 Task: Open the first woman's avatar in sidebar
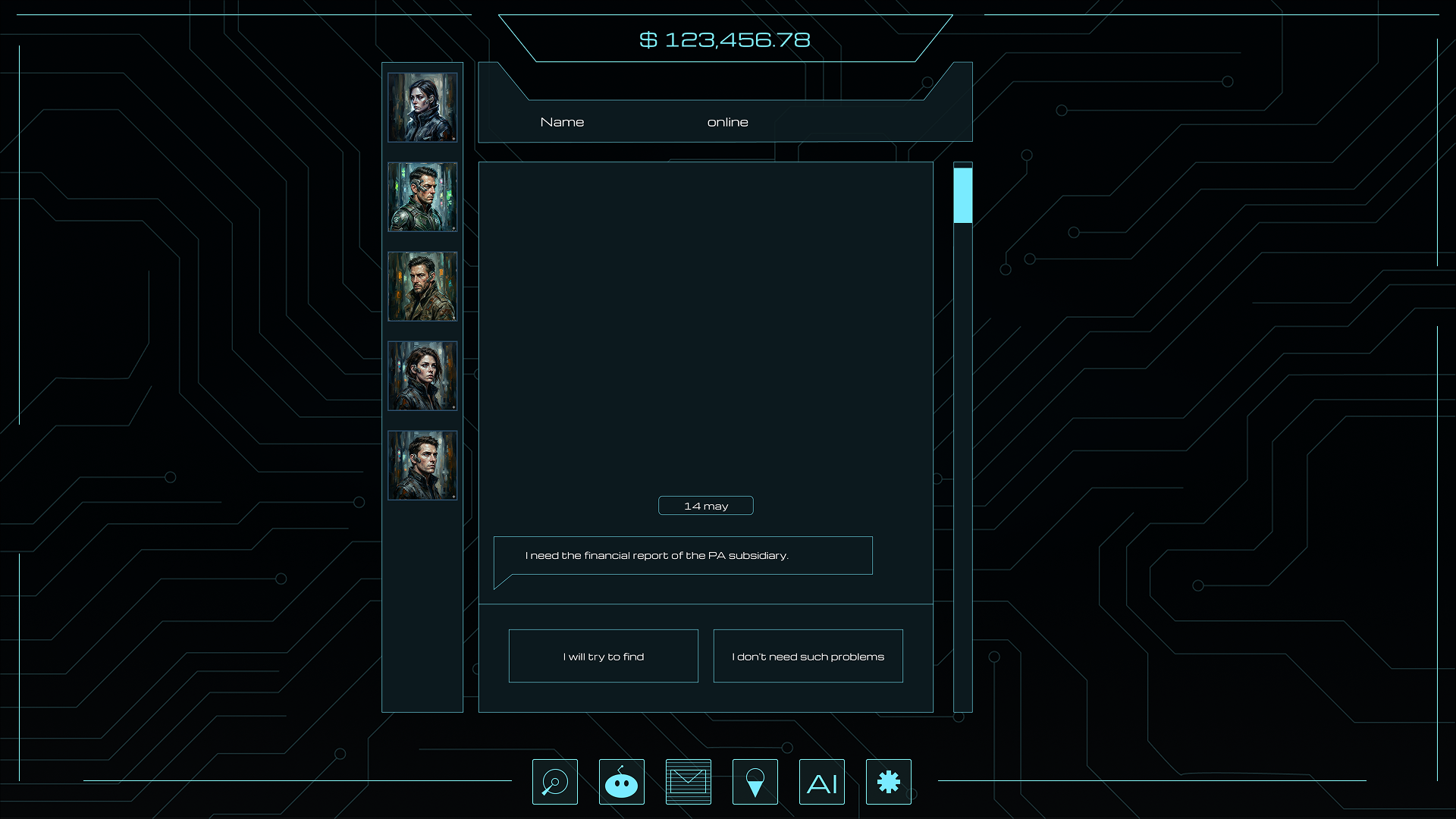pos(422,107)
